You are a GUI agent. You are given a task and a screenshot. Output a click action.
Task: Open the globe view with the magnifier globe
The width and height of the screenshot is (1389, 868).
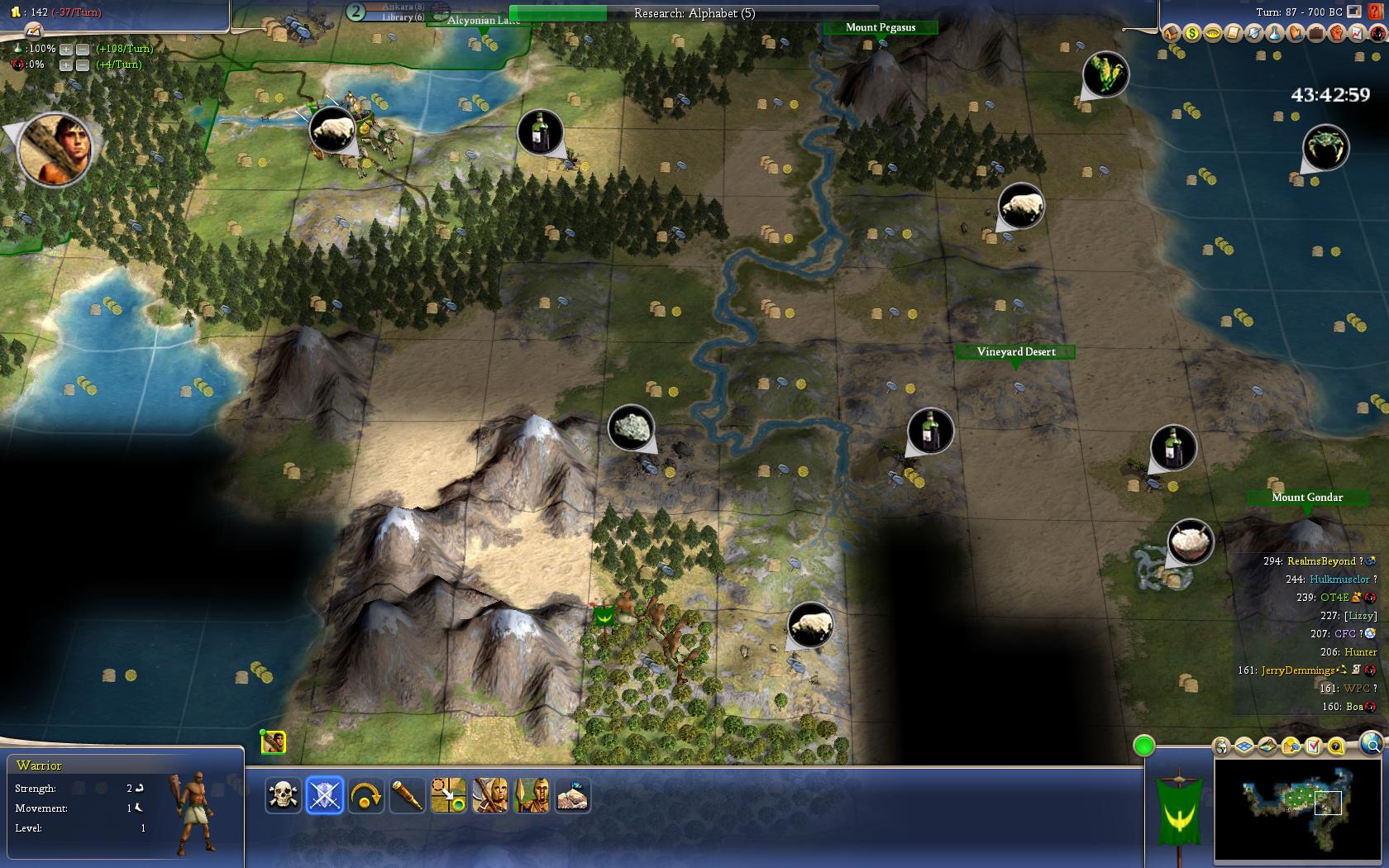1371,743
